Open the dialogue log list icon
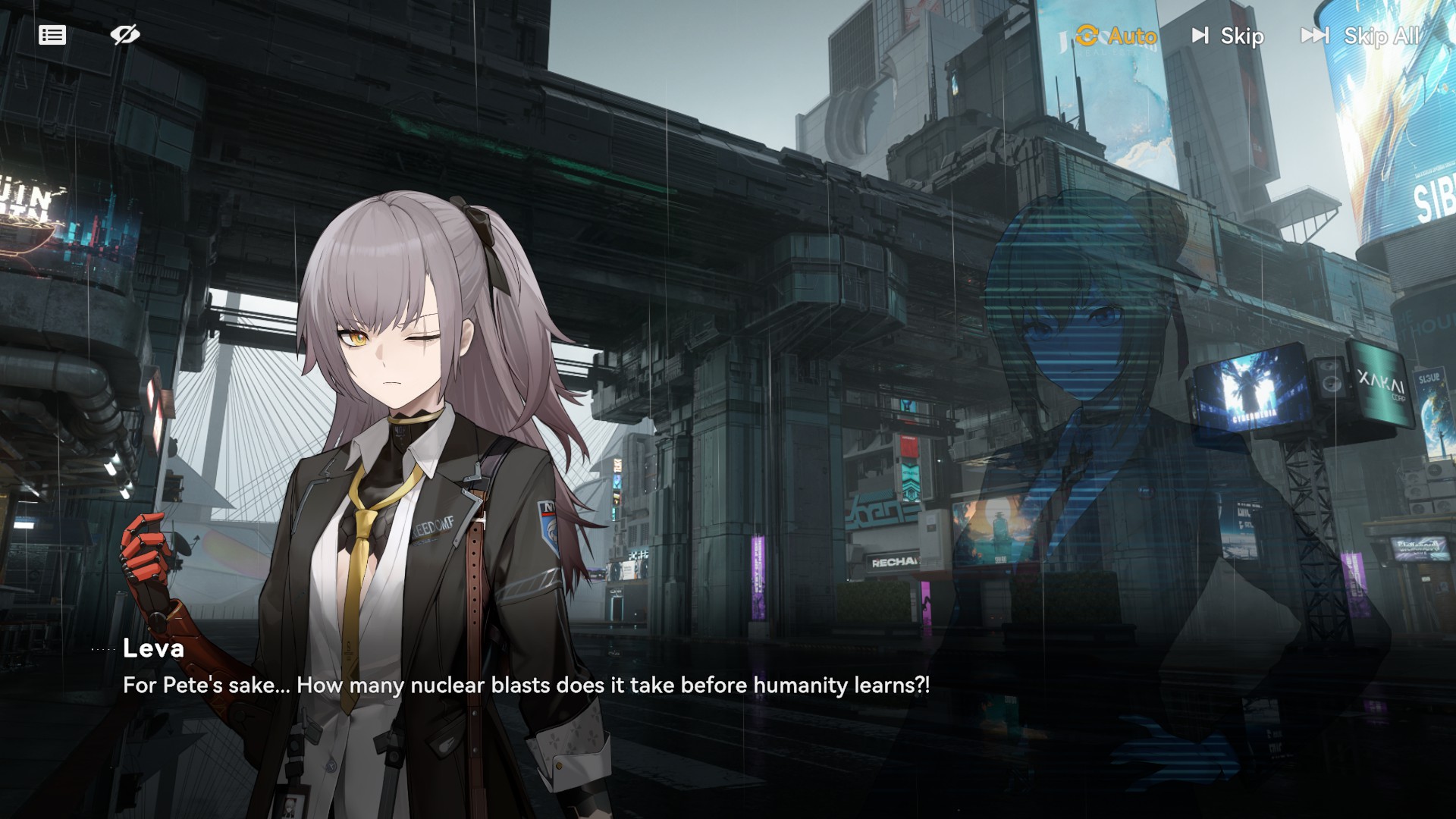 pos(52,35)
